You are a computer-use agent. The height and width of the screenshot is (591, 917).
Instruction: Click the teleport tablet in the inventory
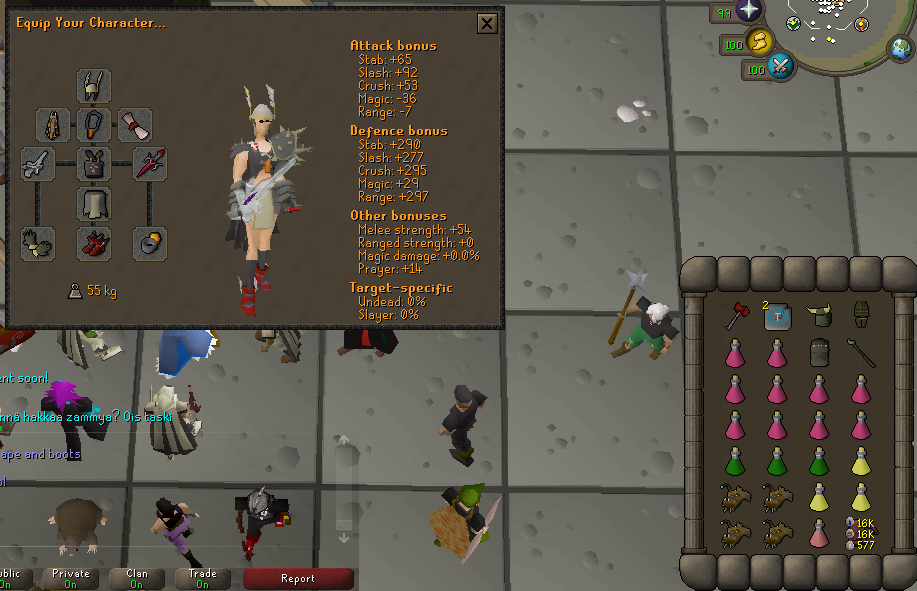778,318
